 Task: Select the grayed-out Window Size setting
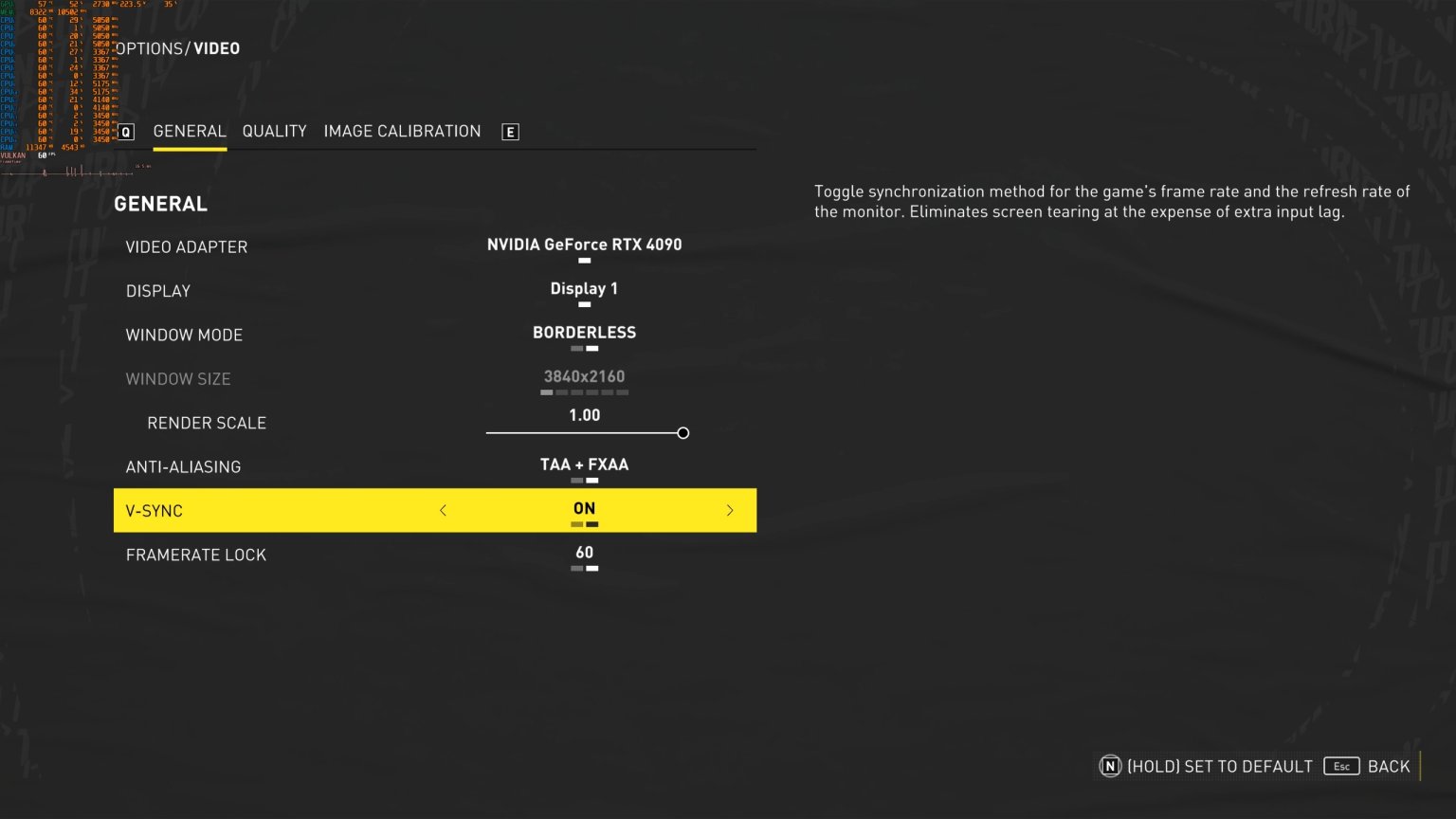point(584,376)
